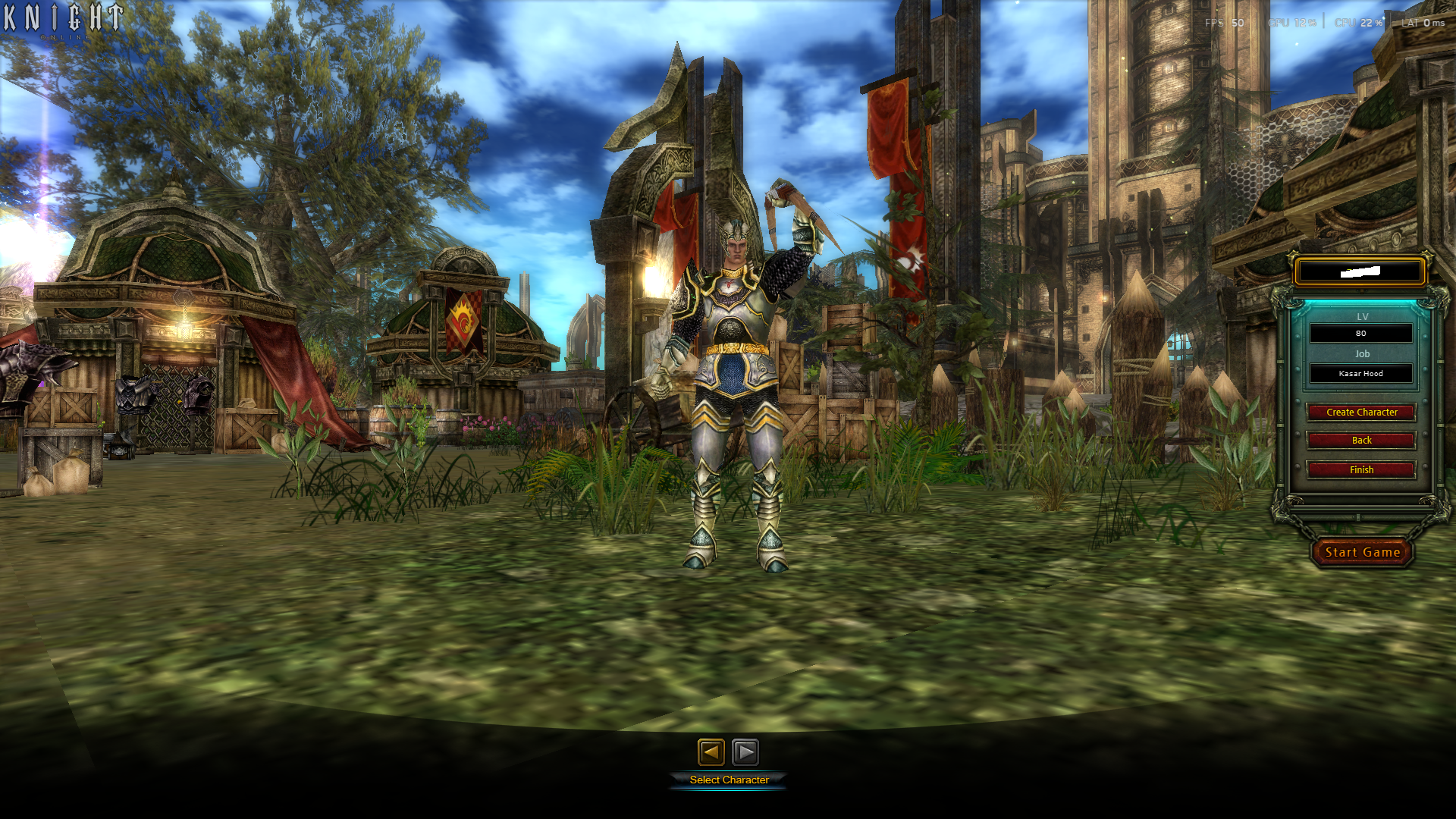This screenshot has height=819, width=1456.
Task: Click the character name plate field
Action: [x=1360, y=270]
